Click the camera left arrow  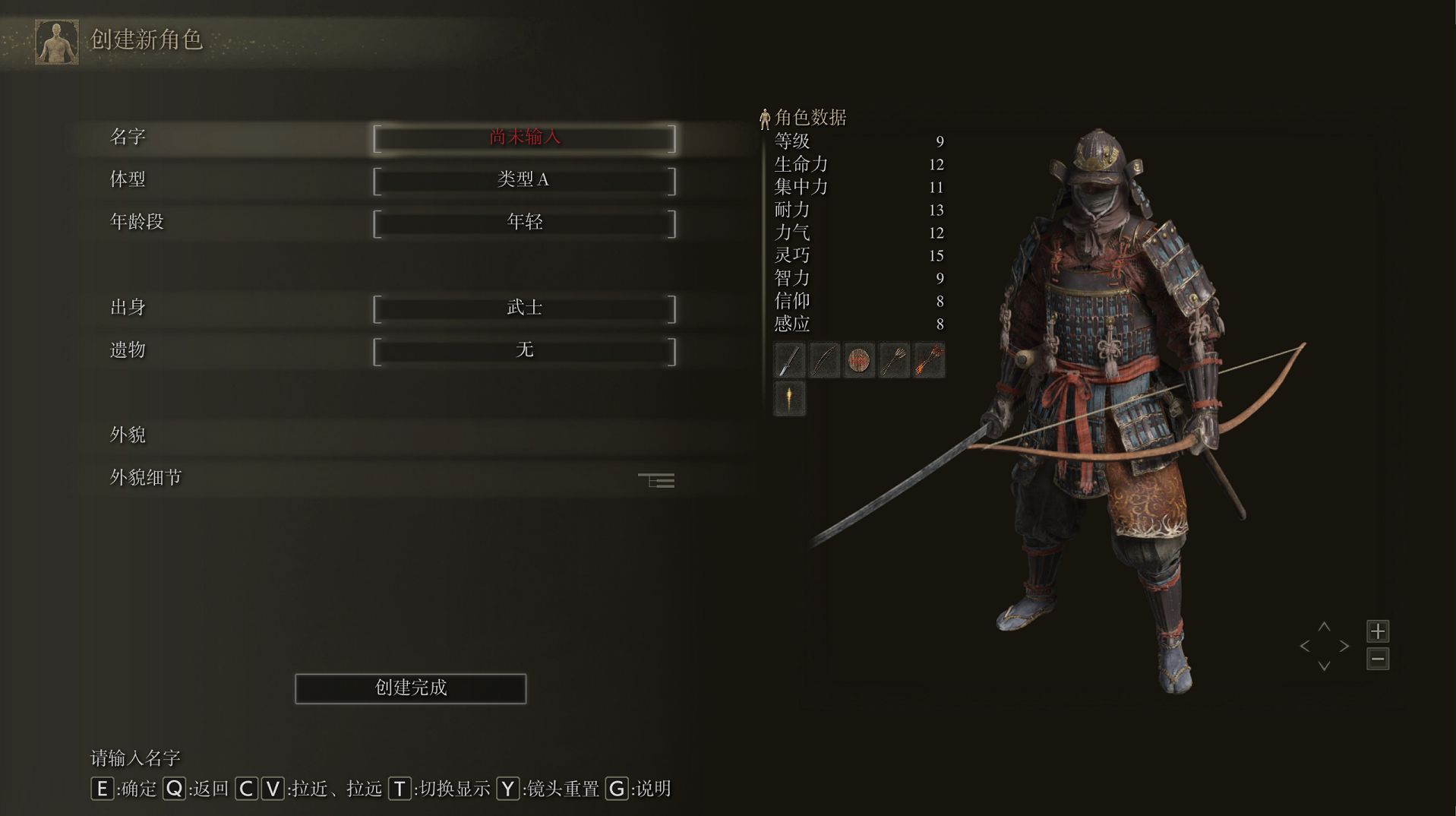(1305, 647)
